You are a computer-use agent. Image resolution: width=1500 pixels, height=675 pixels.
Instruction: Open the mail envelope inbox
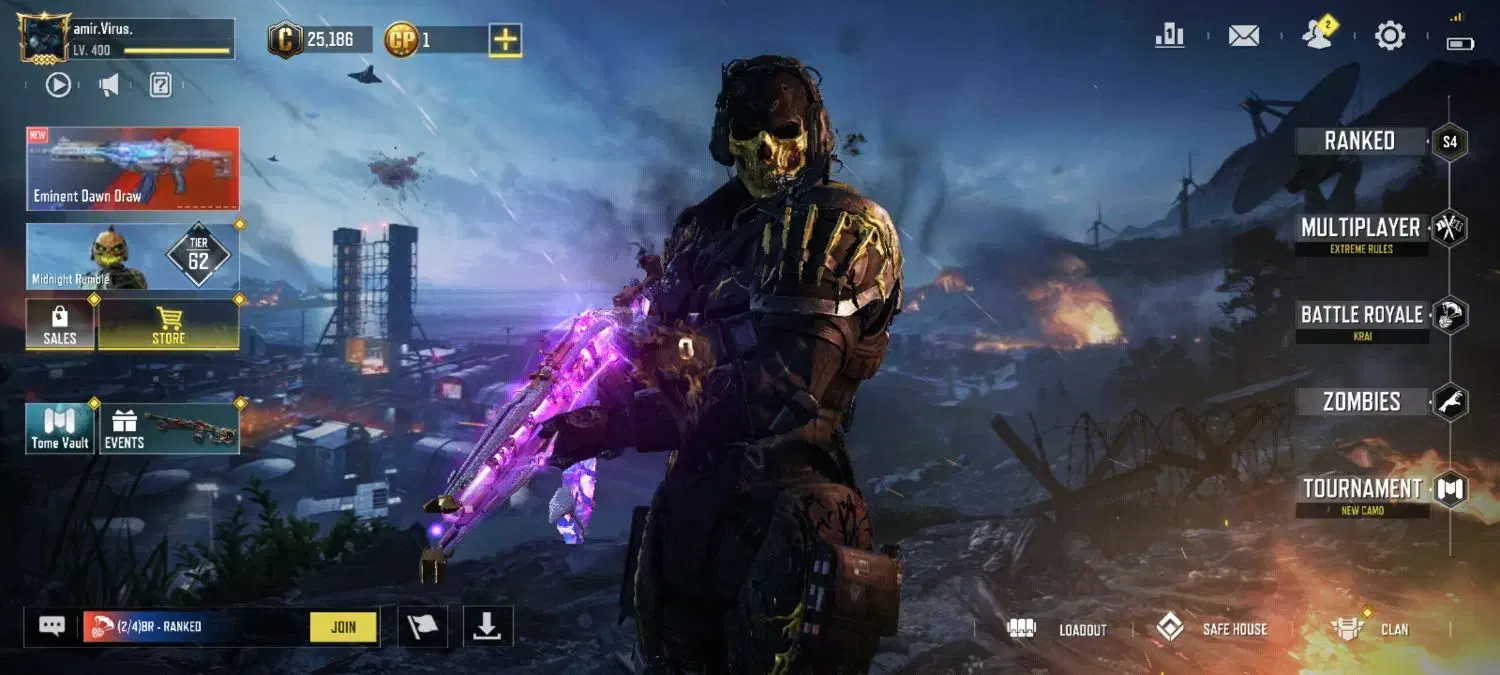tap(1243, 36)
